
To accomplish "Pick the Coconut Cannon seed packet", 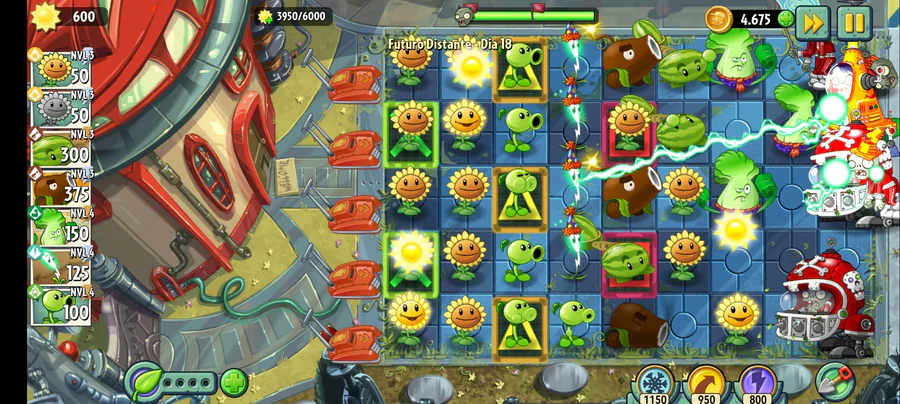I will pyautogui.click(x=62, y=190).
